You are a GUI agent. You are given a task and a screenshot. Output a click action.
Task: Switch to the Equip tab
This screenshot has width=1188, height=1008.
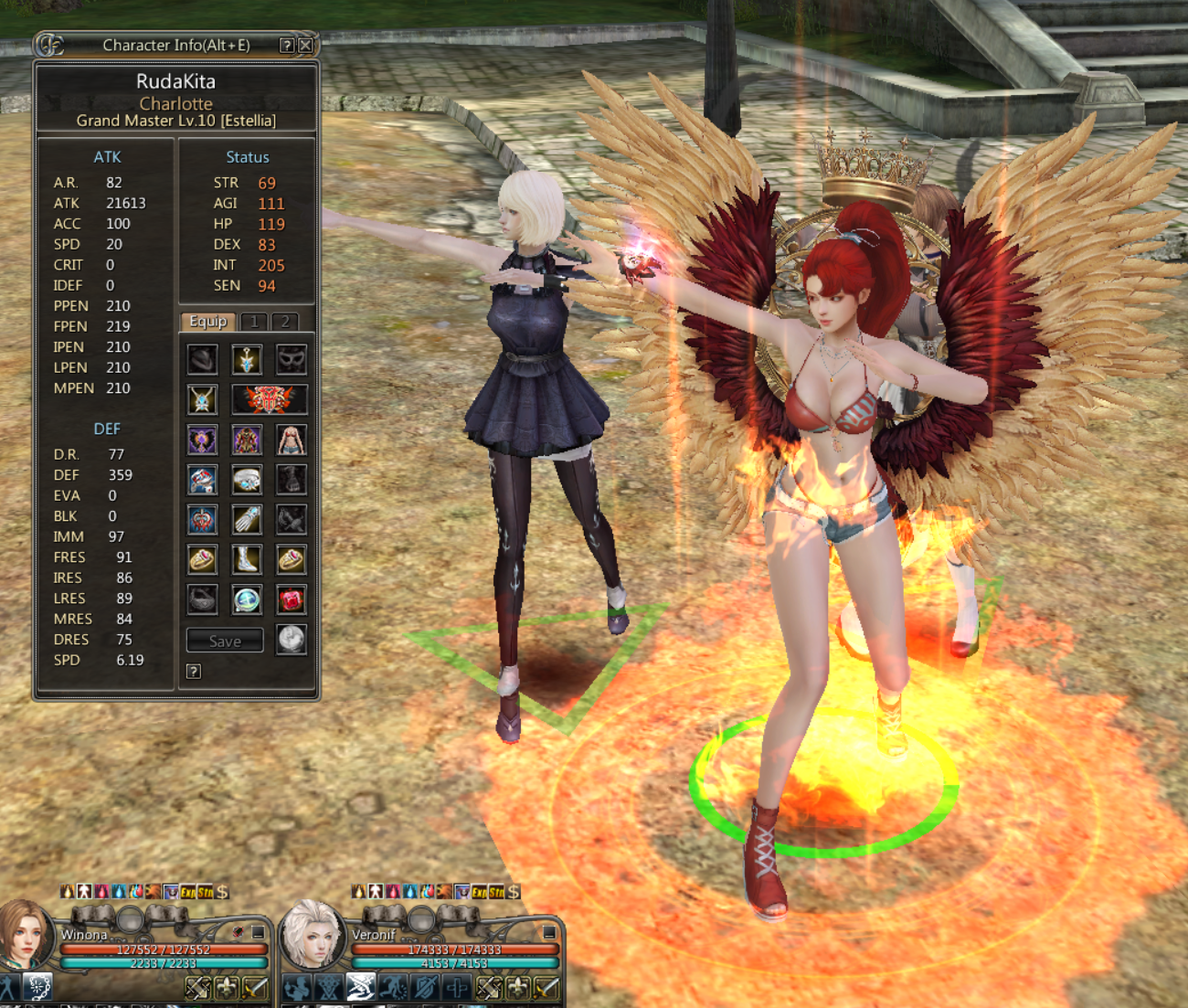[208, 322]
